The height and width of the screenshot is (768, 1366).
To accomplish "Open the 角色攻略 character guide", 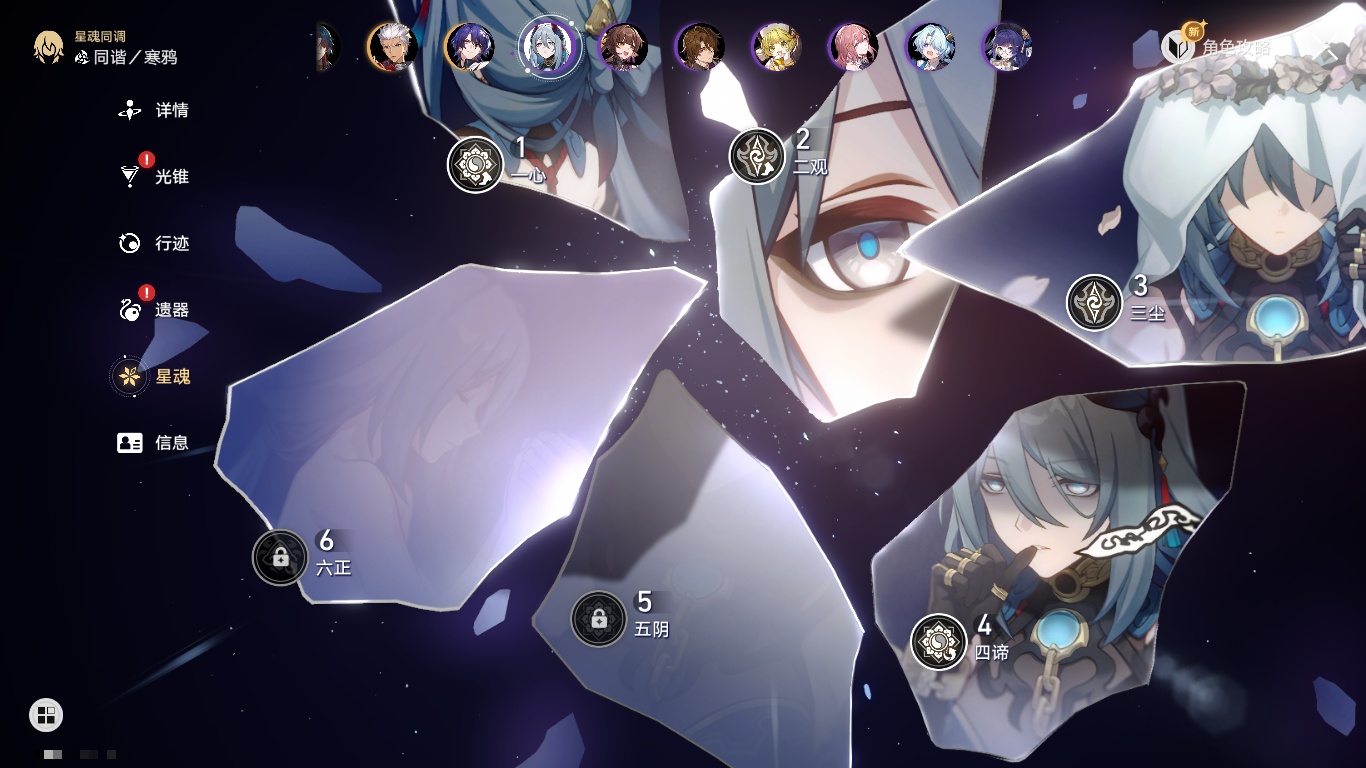I will coord(1222,47).
